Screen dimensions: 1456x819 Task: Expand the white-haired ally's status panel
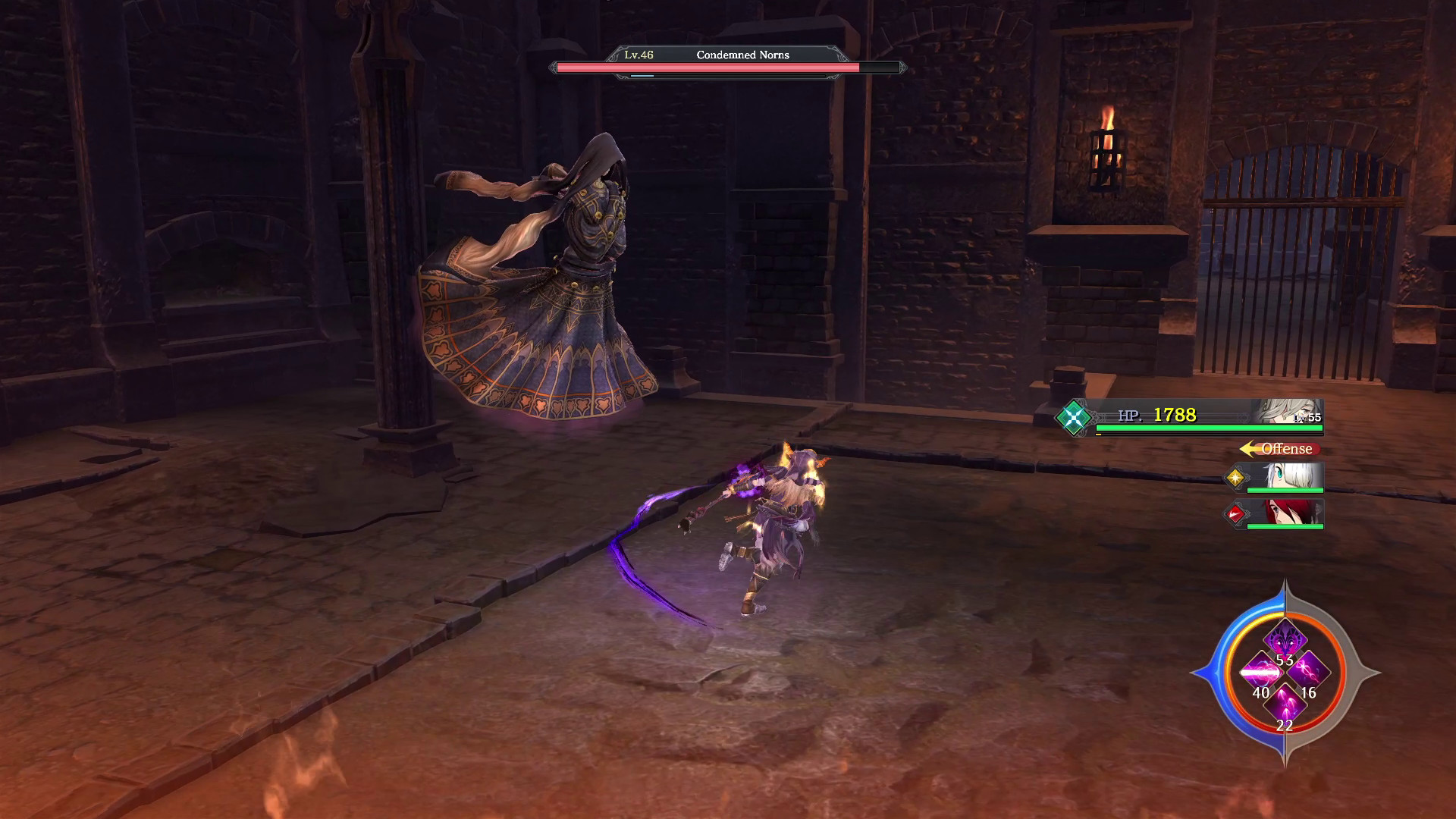tap(1281, 479)
